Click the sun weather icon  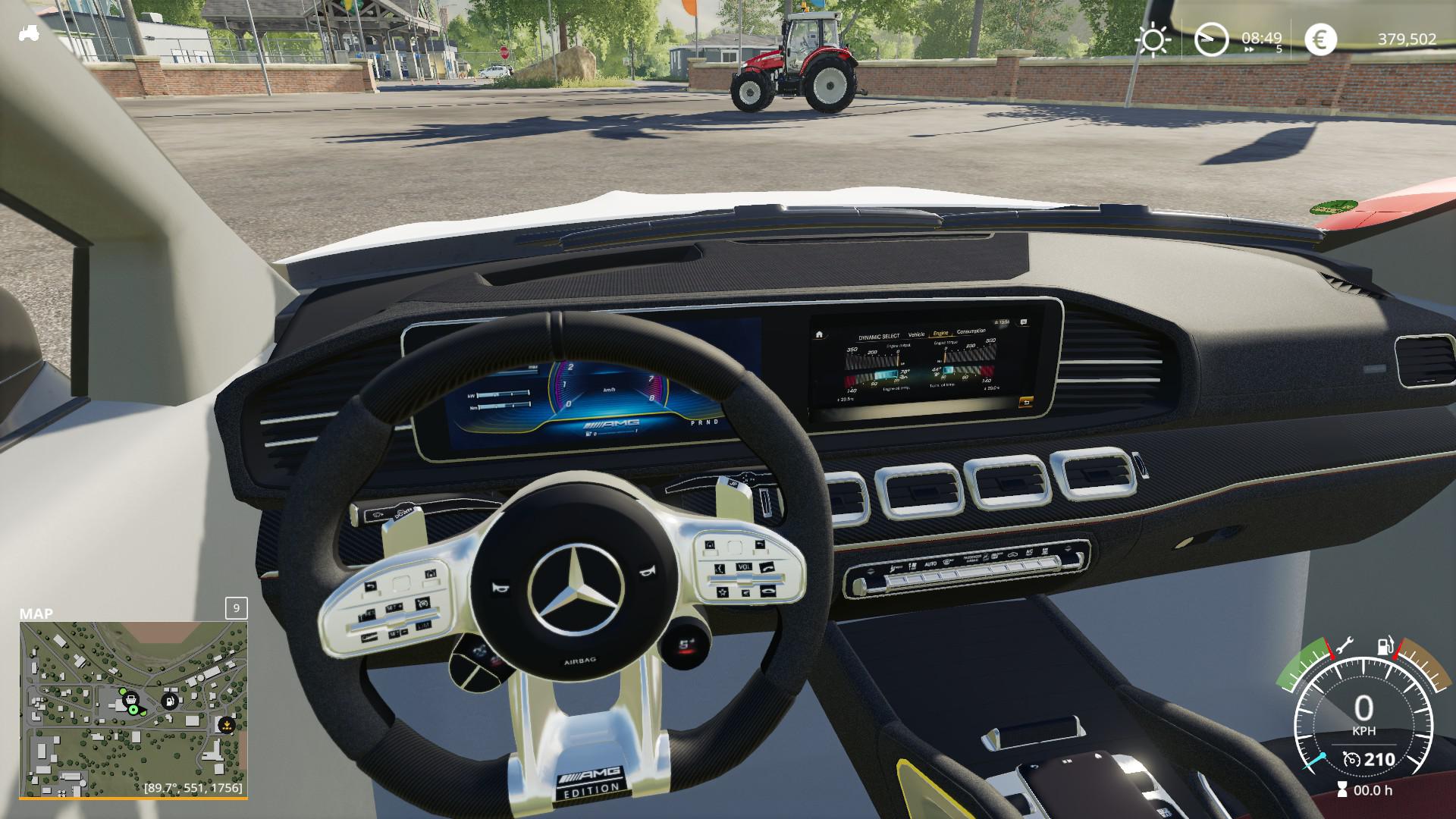(1153, 39)
